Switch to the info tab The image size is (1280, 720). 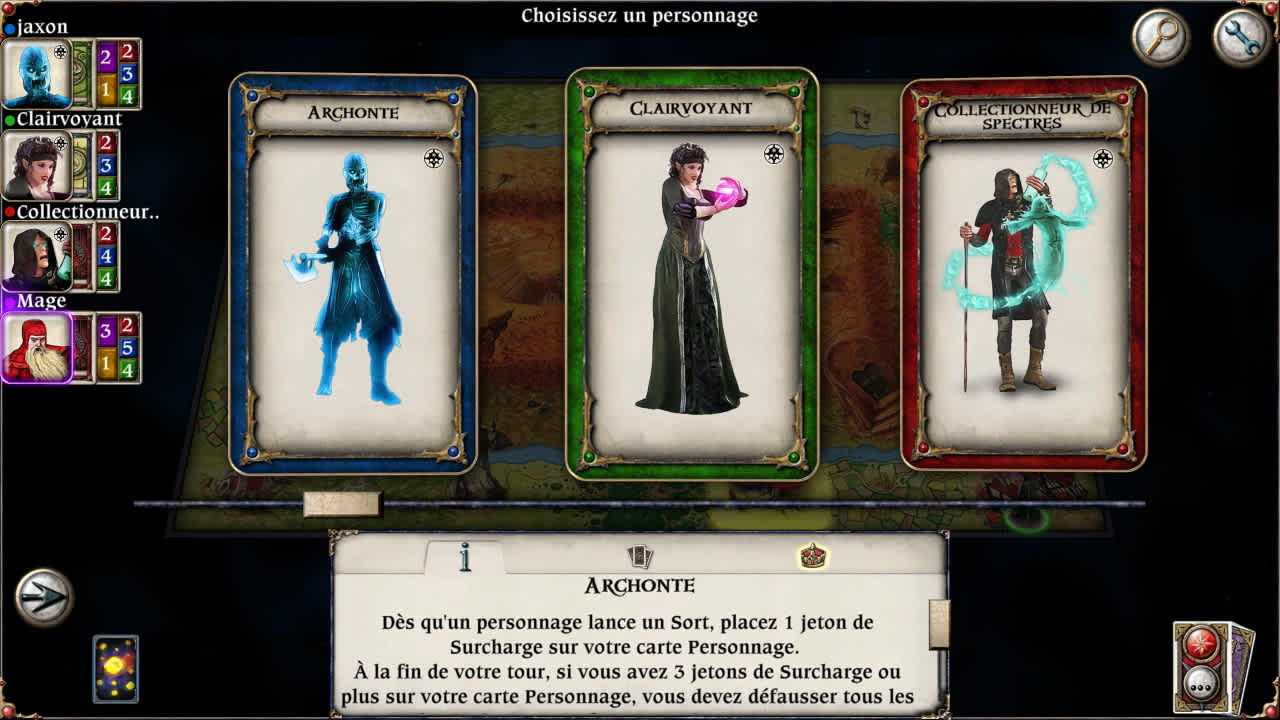465,557
